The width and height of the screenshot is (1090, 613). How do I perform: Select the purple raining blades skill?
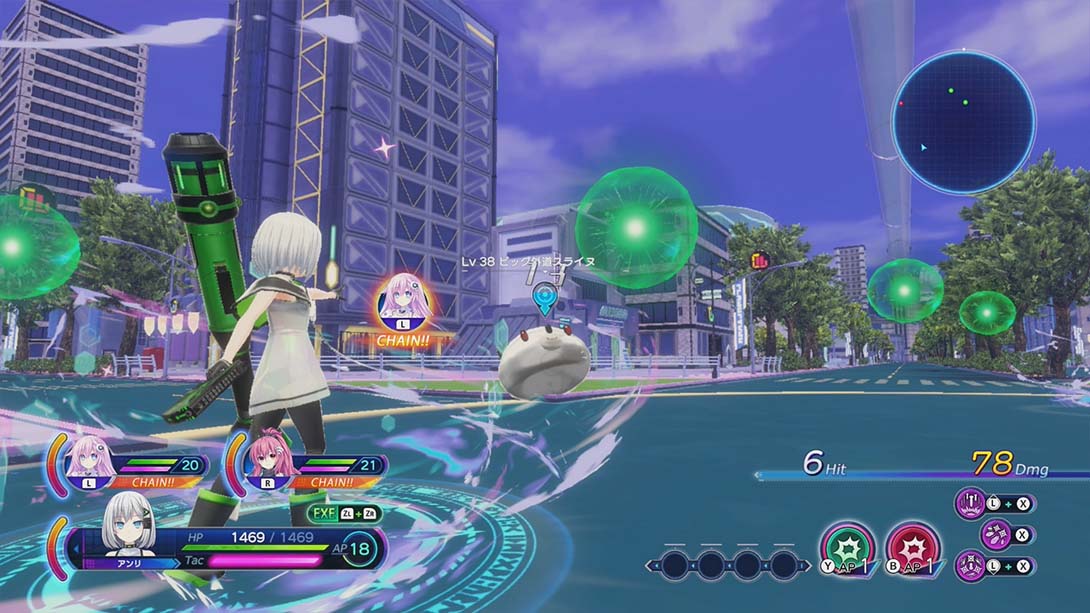971,503
